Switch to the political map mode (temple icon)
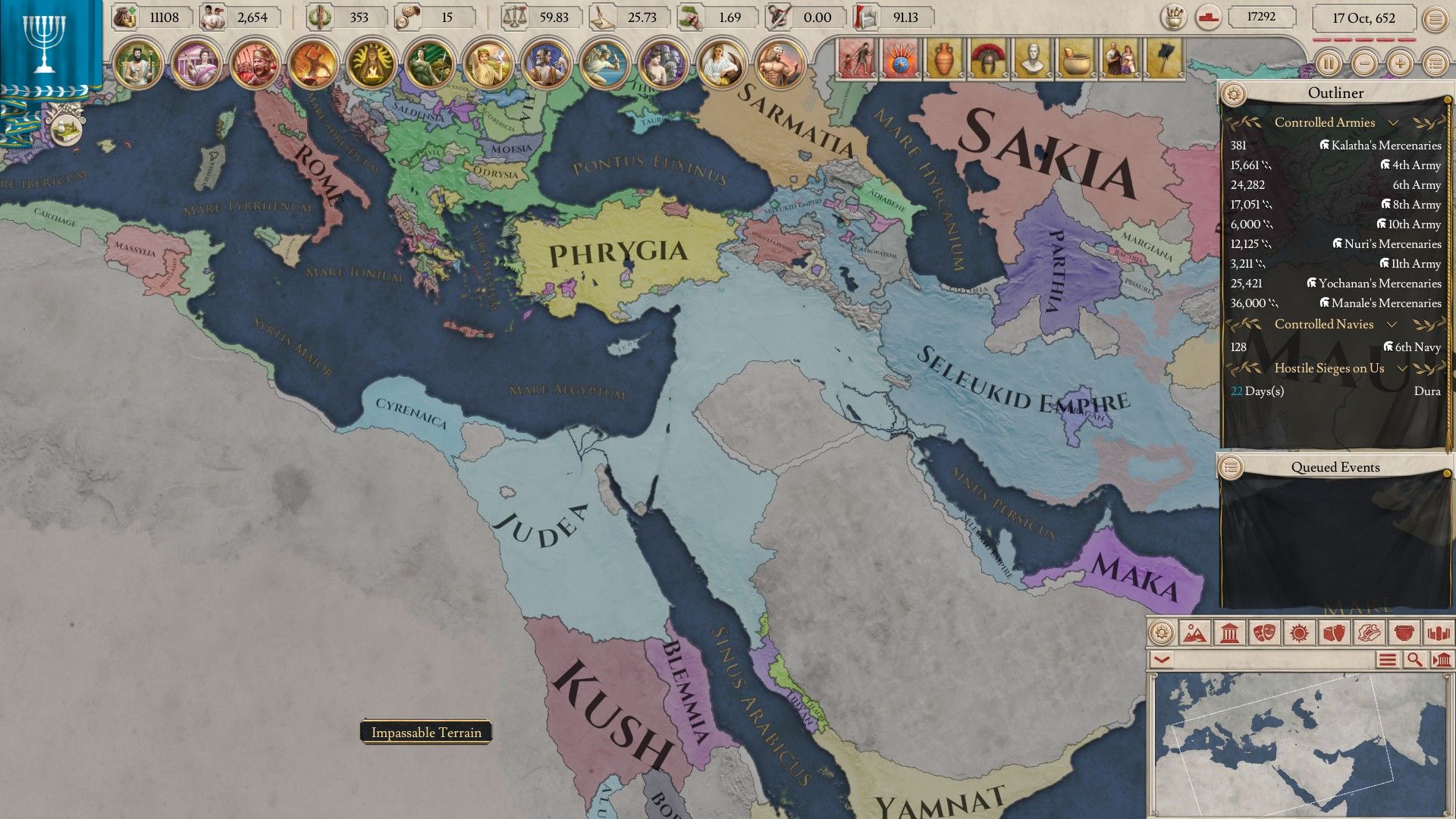Image resolution: width=1456 pixels, height=819 pixels. pyautogui.click(x=1228, y=634)
